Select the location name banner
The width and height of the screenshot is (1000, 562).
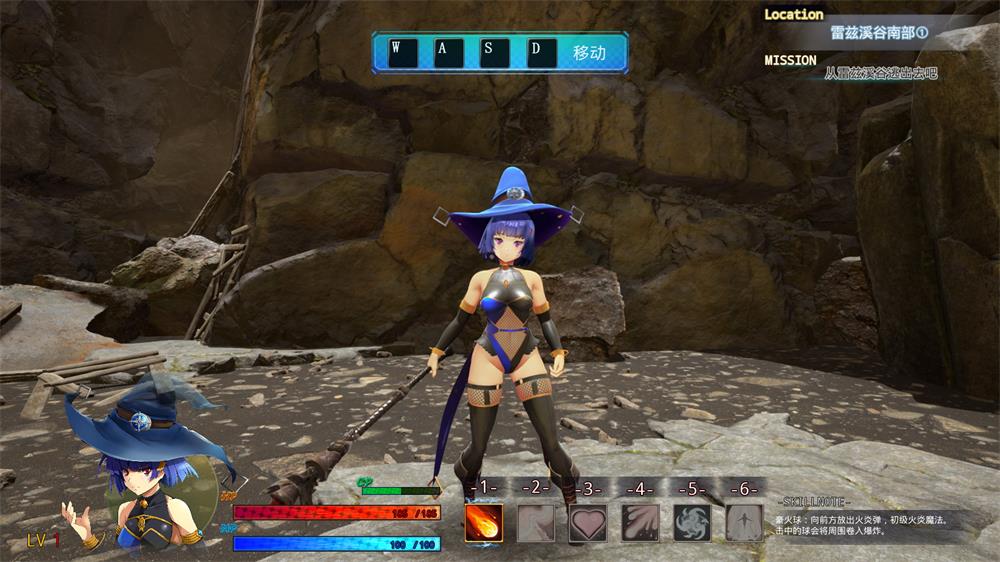tap(879, 32)
